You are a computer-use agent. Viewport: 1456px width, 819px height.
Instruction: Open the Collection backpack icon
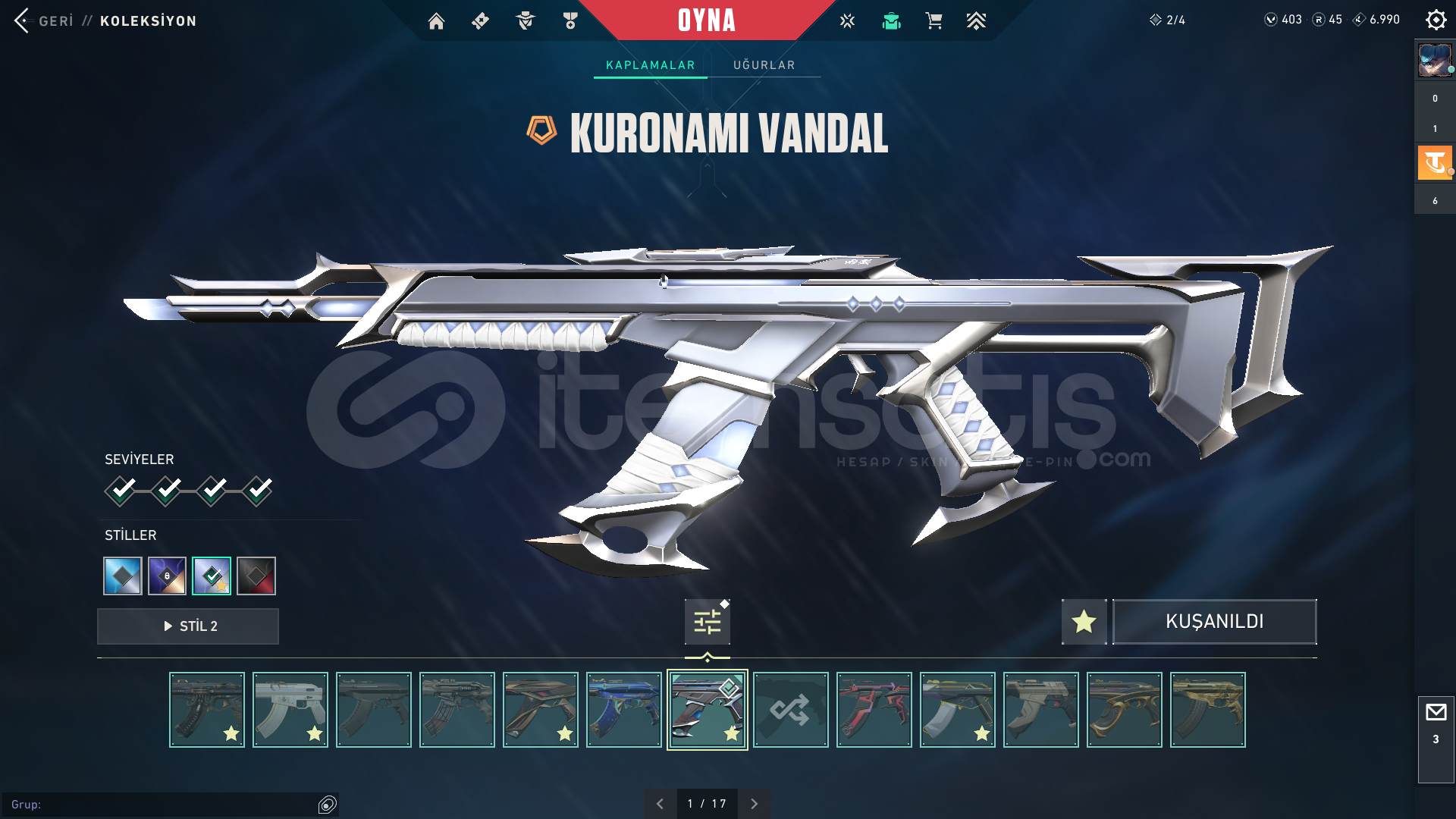(x=890, y=21)
